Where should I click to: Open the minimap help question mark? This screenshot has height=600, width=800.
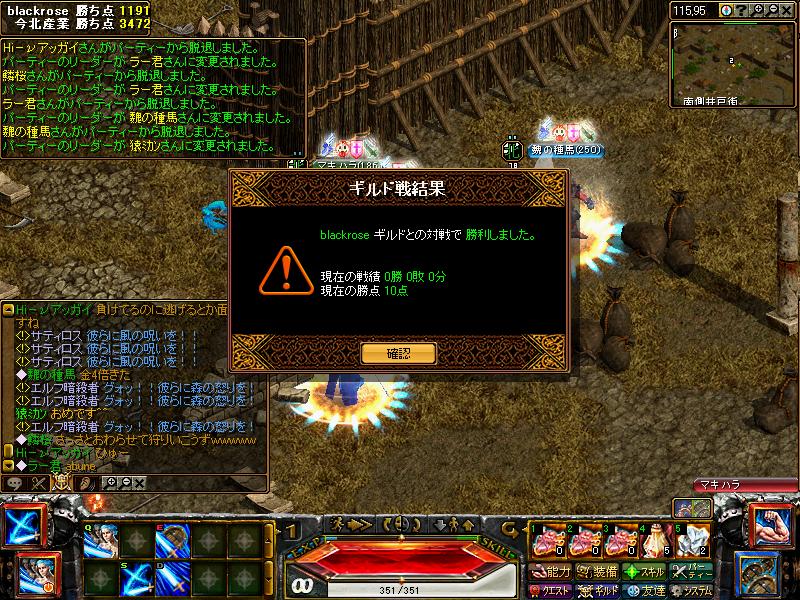tap(742, 9)
